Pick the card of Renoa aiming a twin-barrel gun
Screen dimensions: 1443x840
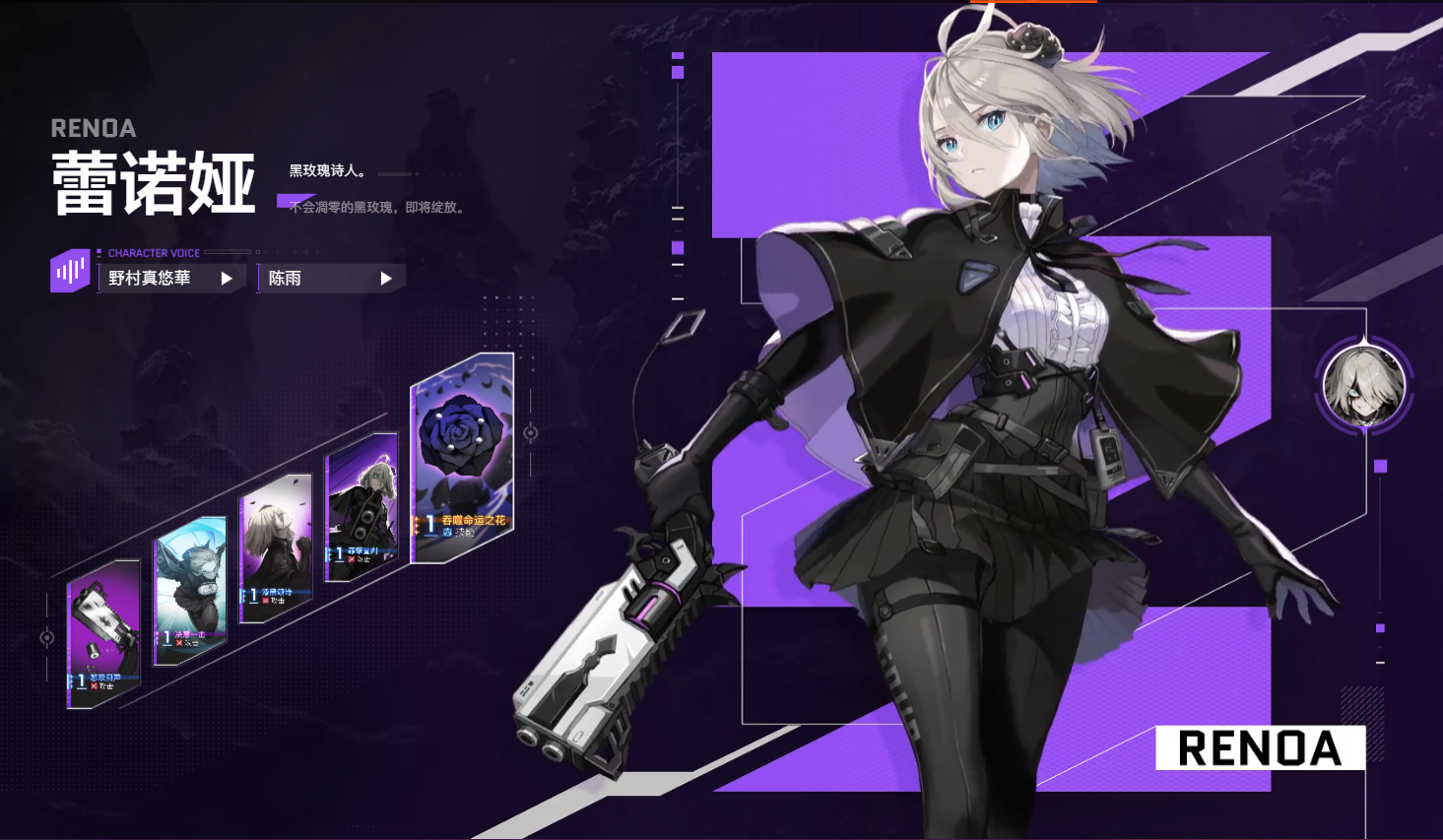(x=361, y=506)
